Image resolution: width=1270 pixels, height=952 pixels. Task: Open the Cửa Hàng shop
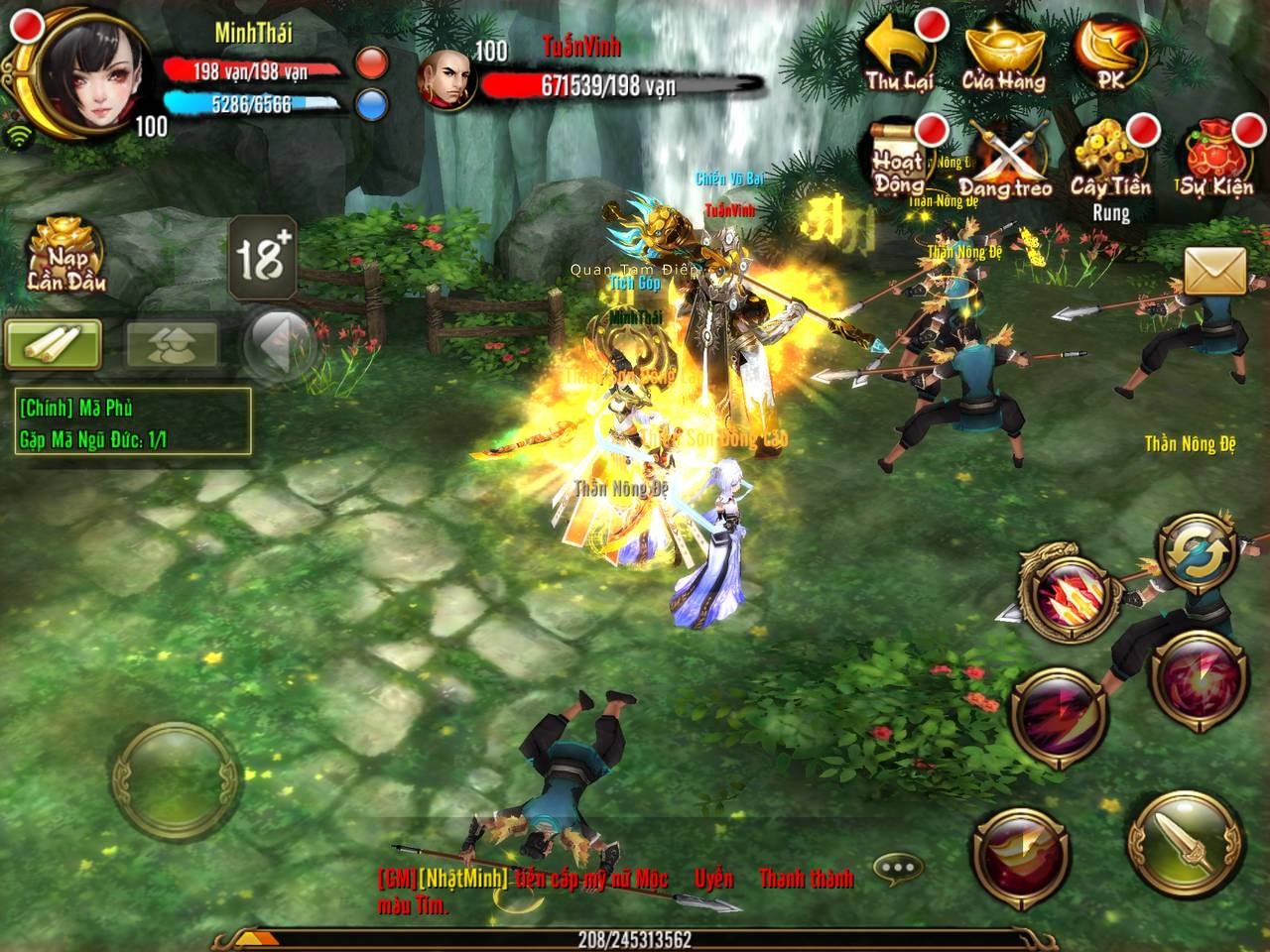click(x=1006, y=50)
